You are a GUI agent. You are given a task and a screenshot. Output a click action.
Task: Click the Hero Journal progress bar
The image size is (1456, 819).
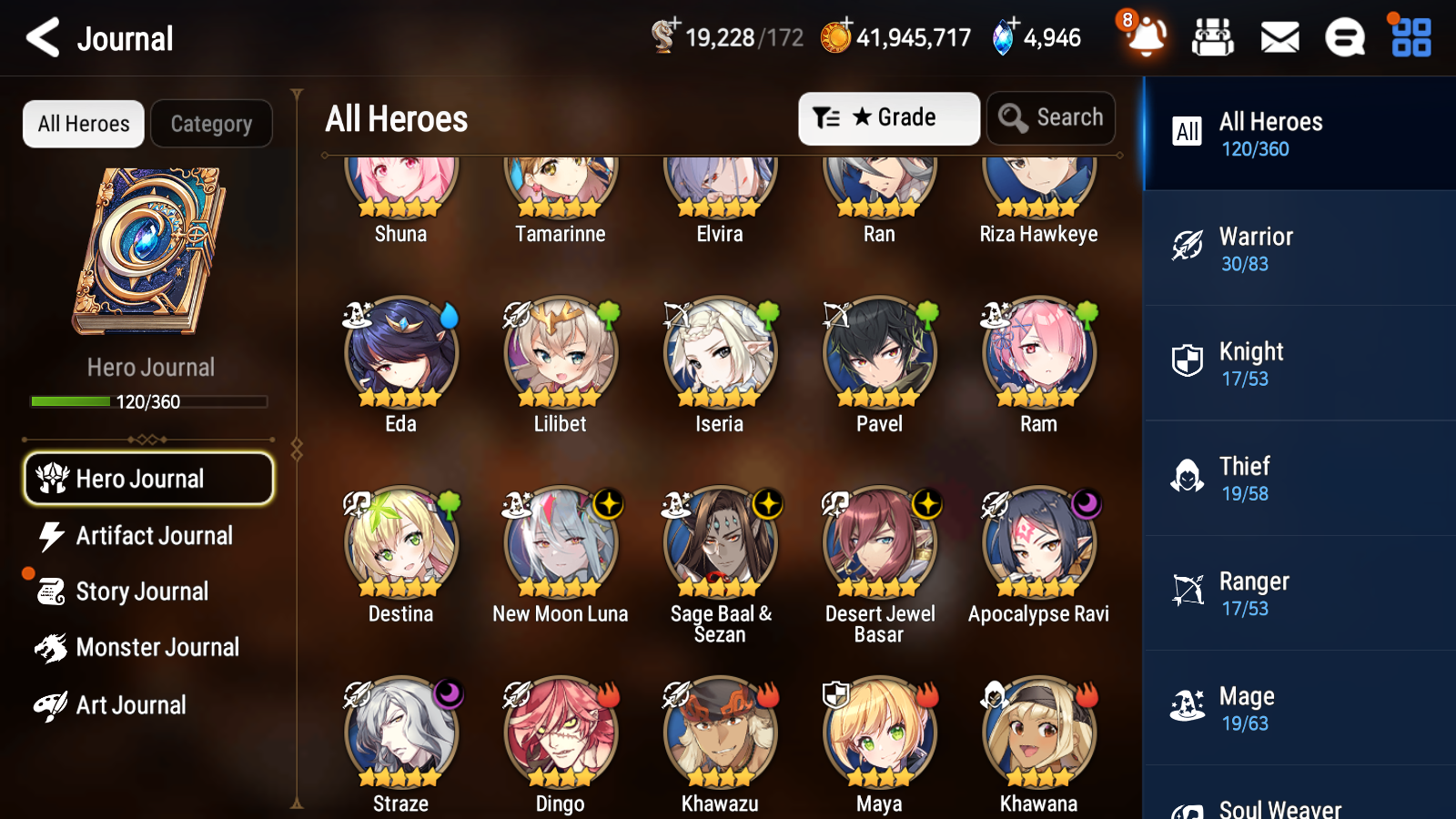tap(148, 400)
